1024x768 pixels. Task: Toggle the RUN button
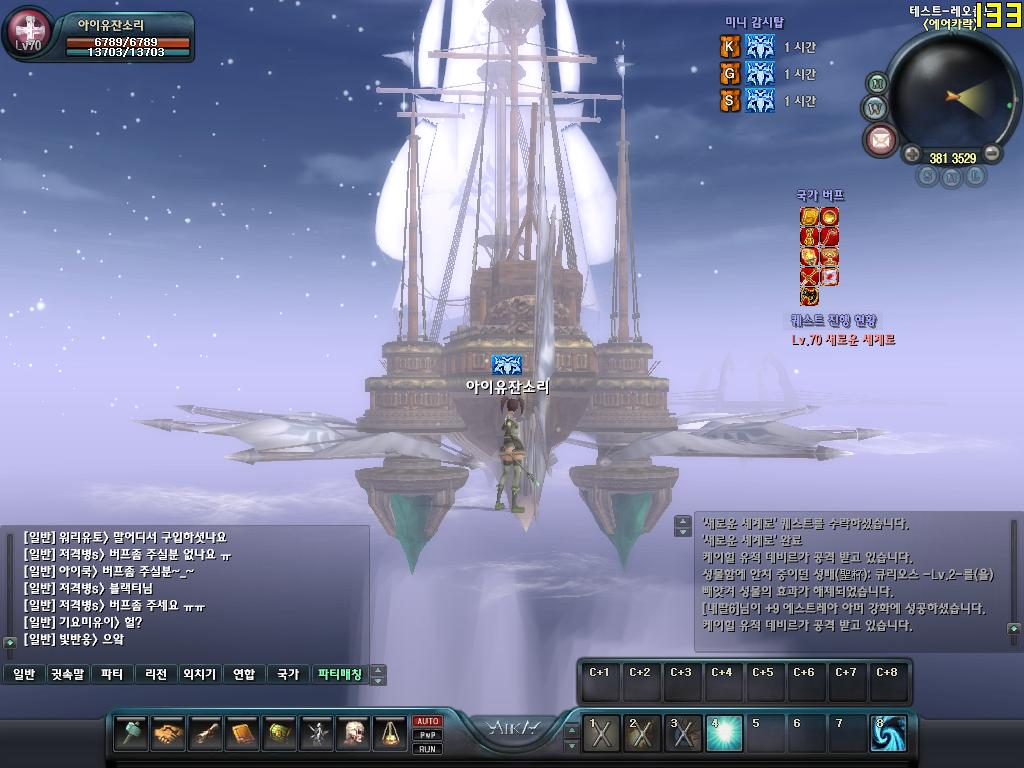tap(428, 748)
